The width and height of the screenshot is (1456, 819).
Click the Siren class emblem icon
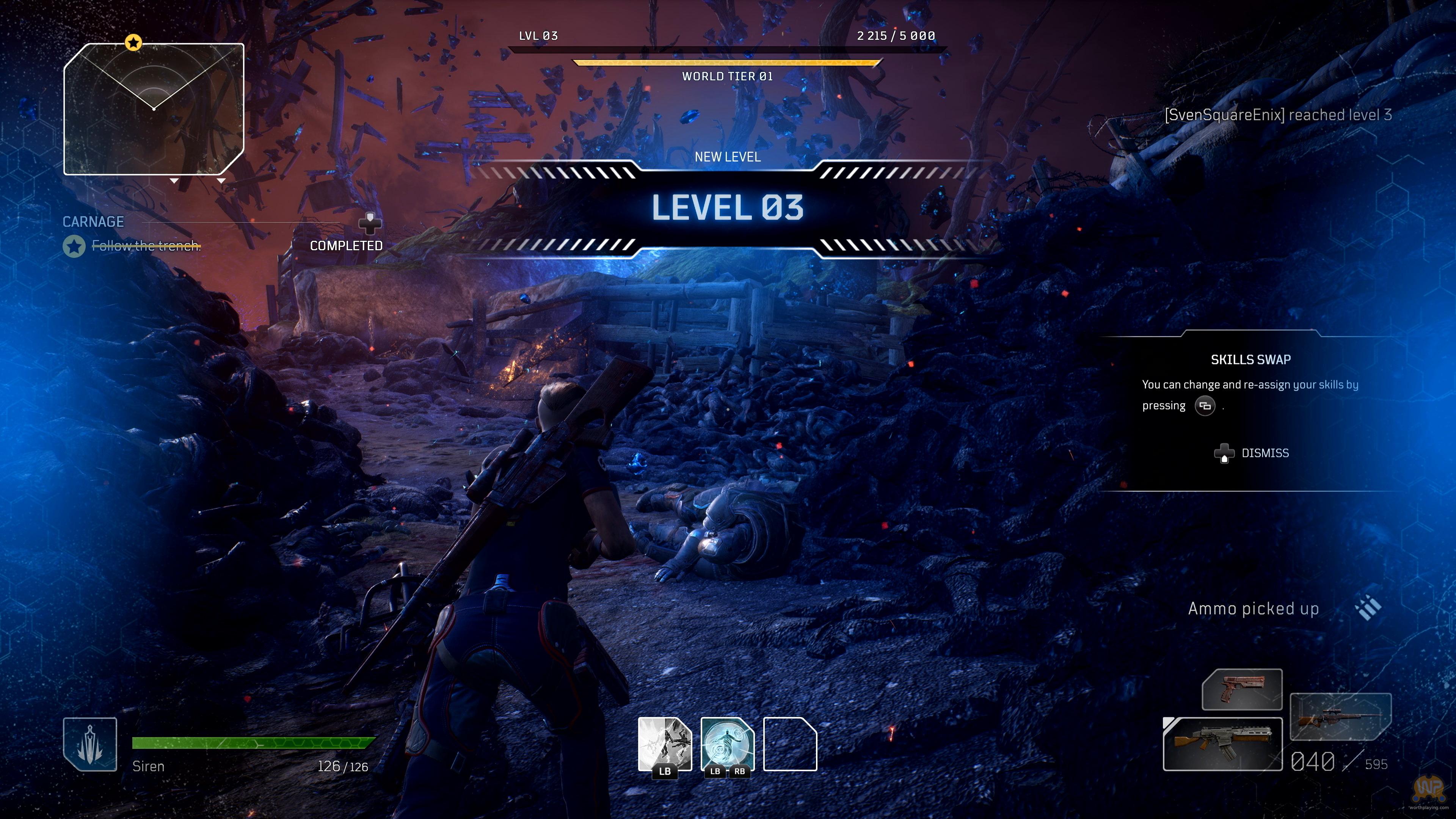pyautogui.click(x=90, y=744)
